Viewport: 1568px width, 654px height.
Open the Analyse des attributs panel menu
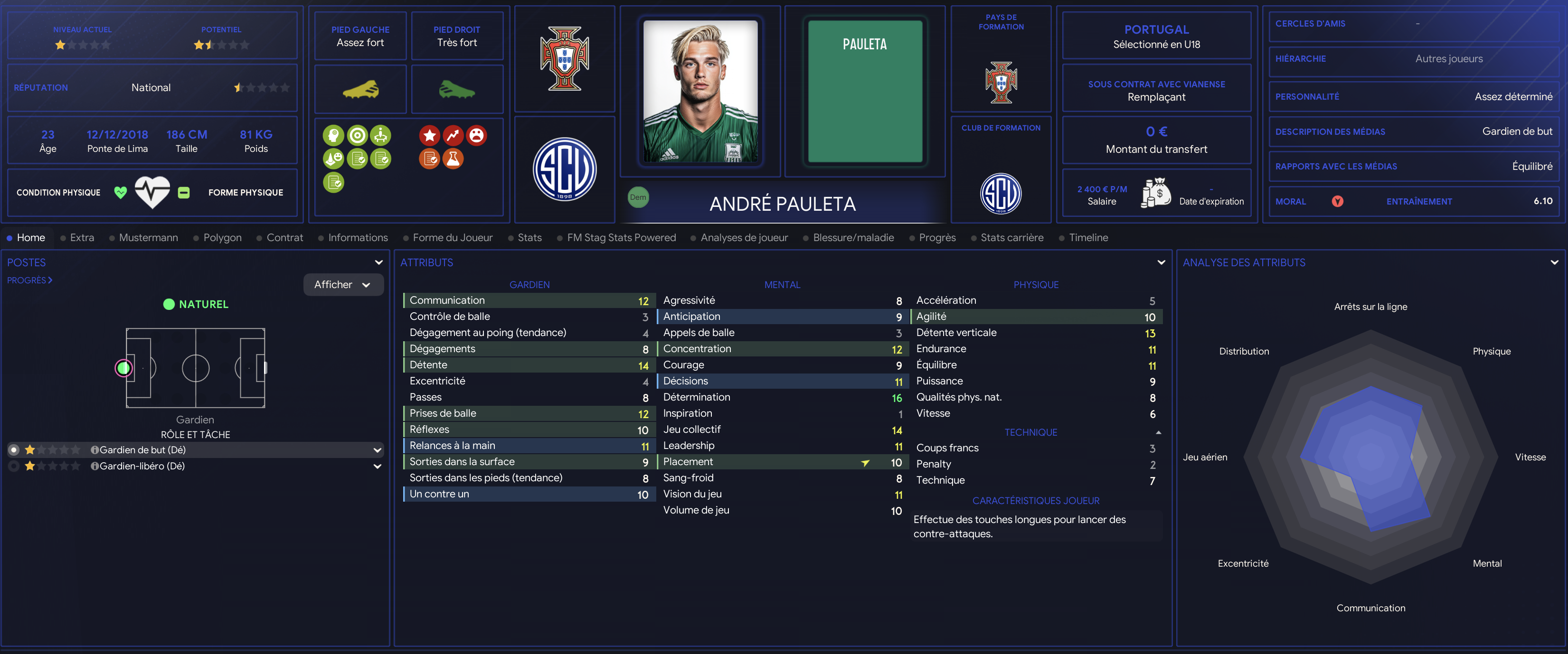click(1554, 263)
